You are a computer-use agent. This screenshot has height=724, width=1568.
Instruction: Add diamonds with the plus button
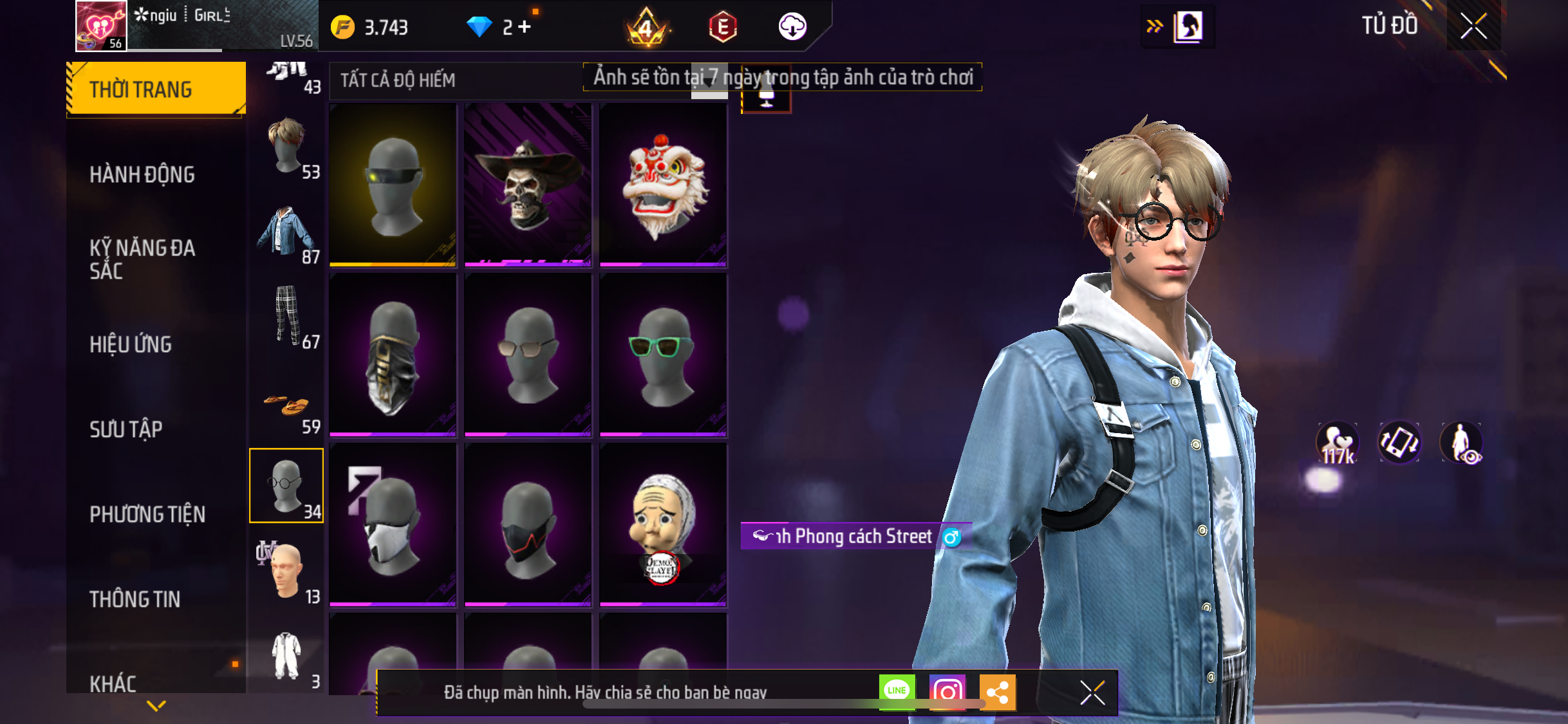[x=525, y=27]
